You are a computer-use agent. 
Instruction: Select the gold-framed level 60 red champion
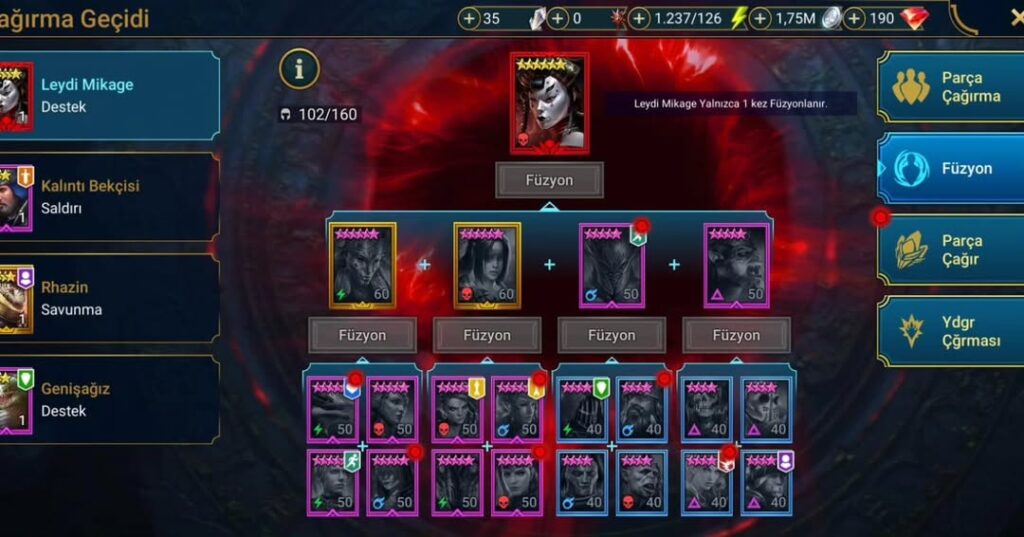(x=487, y=265)
